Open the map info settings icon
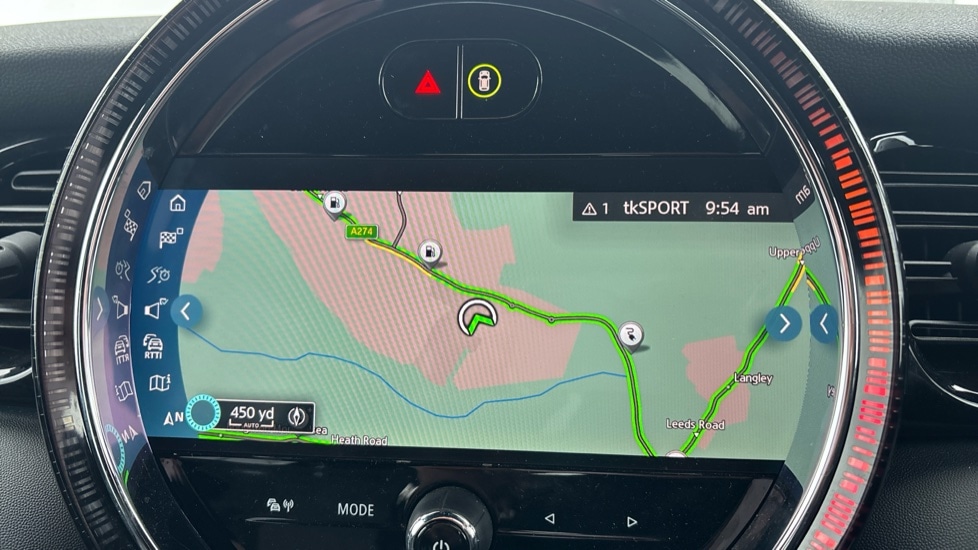The width and height of the screenshot is (978, 550). pos(159,383)
